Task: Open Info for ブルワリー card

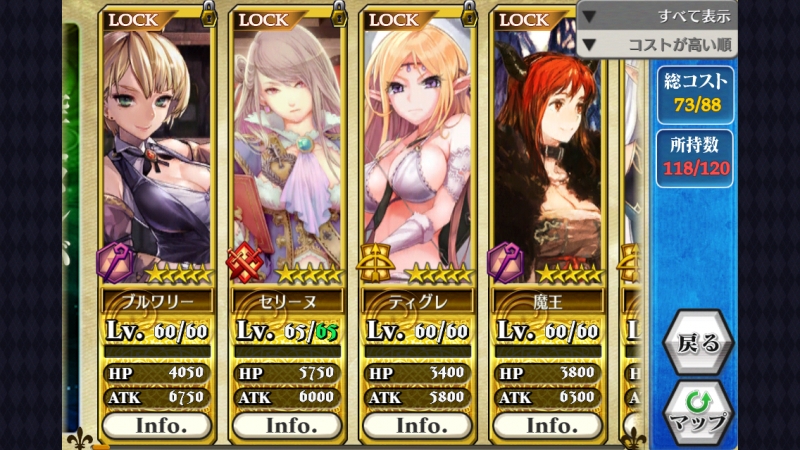Action: click(157, 424)
